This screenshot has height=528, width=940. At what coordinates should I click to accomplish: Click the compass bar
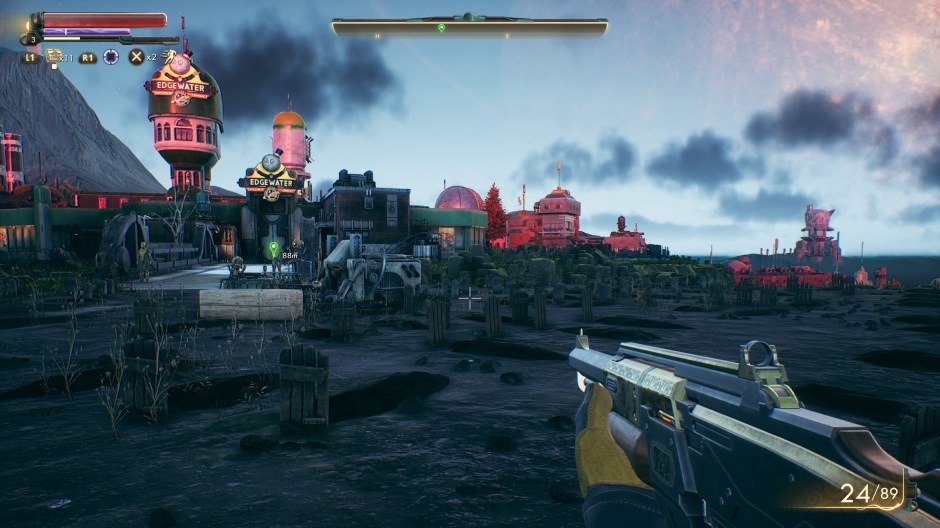click(469, 27)
